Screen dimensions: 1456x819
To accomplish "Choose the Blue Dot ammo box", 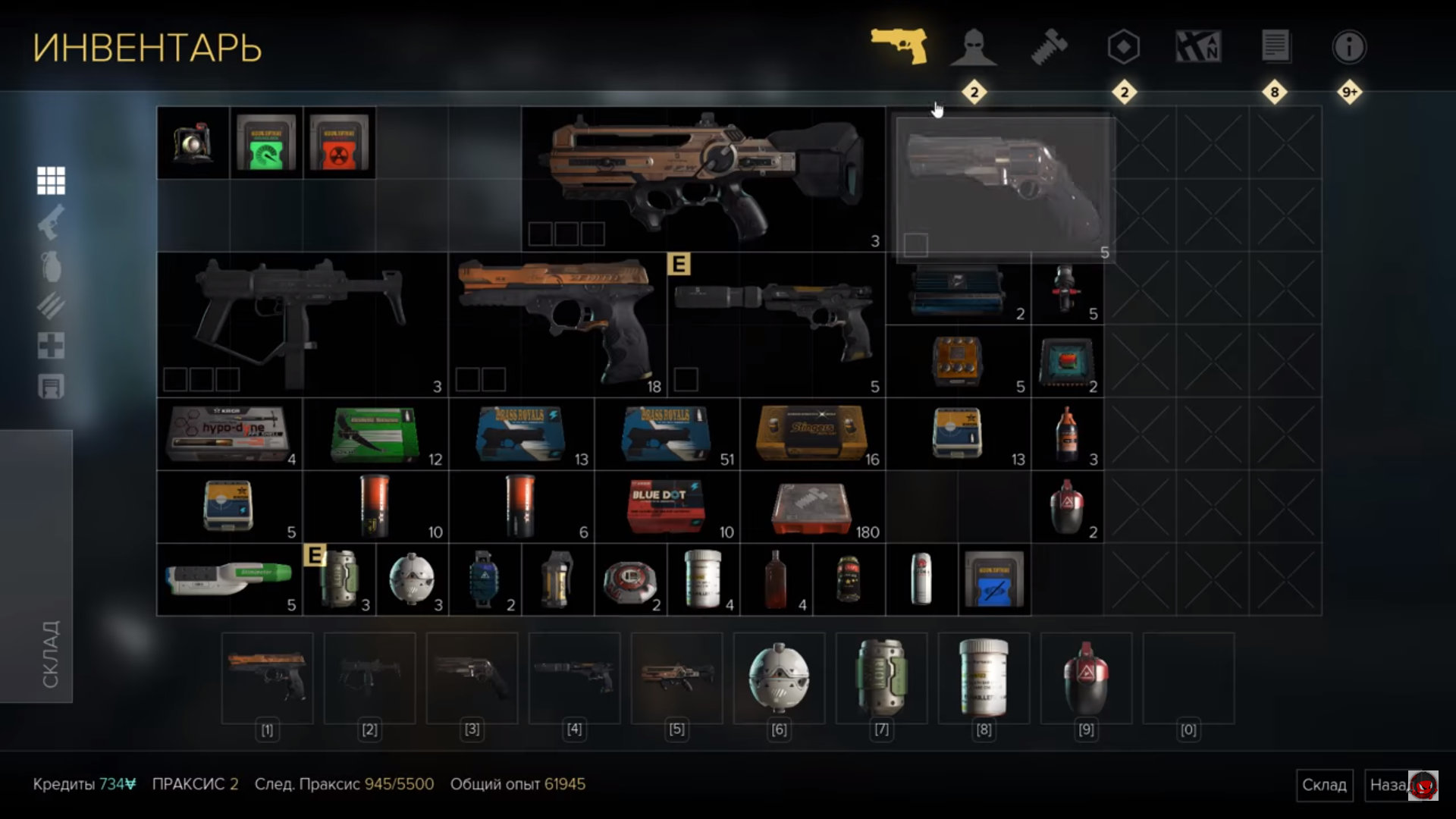I will [x=666, y=506].
